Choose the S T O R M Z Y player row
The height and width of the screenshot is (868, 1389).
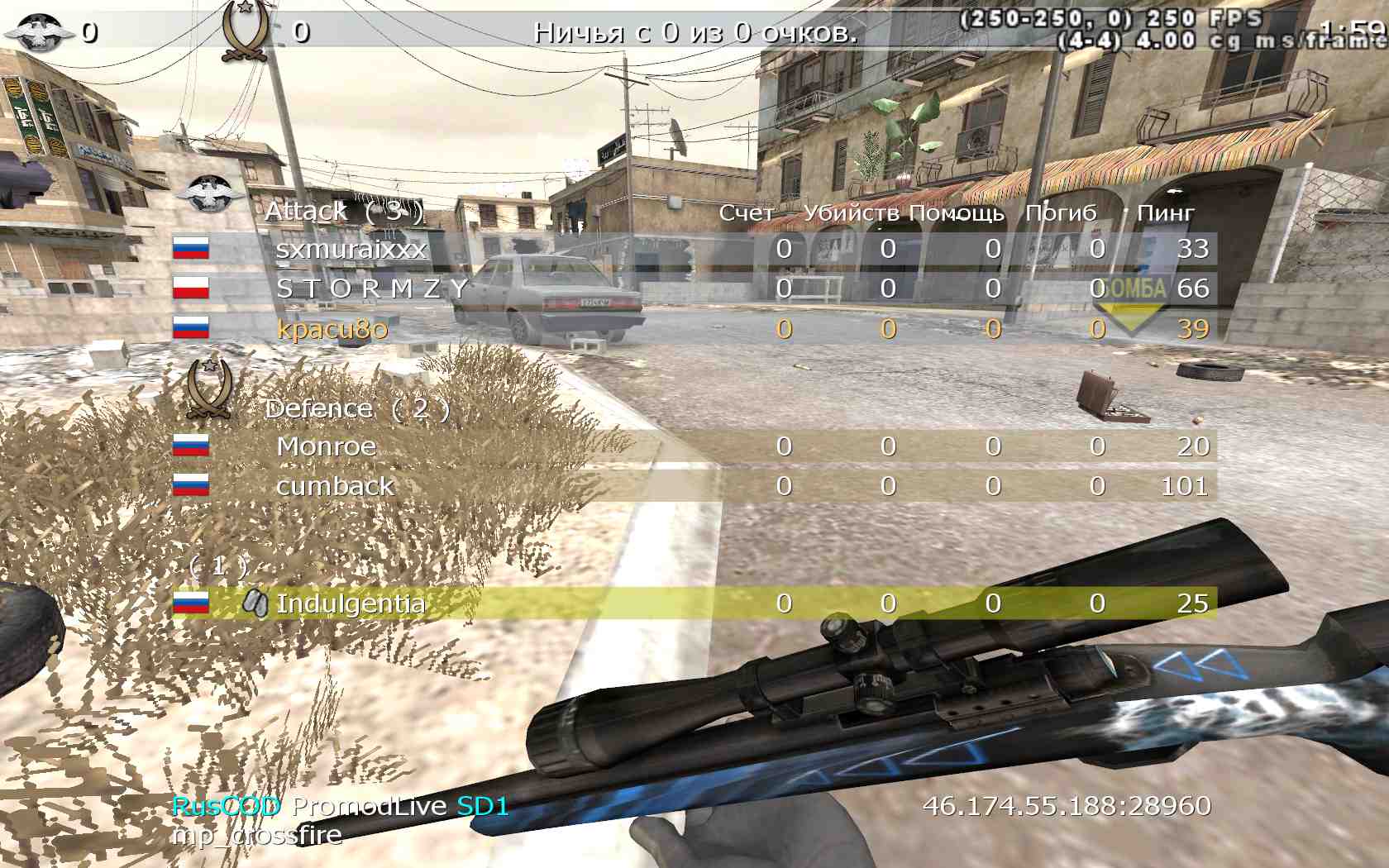372,289
